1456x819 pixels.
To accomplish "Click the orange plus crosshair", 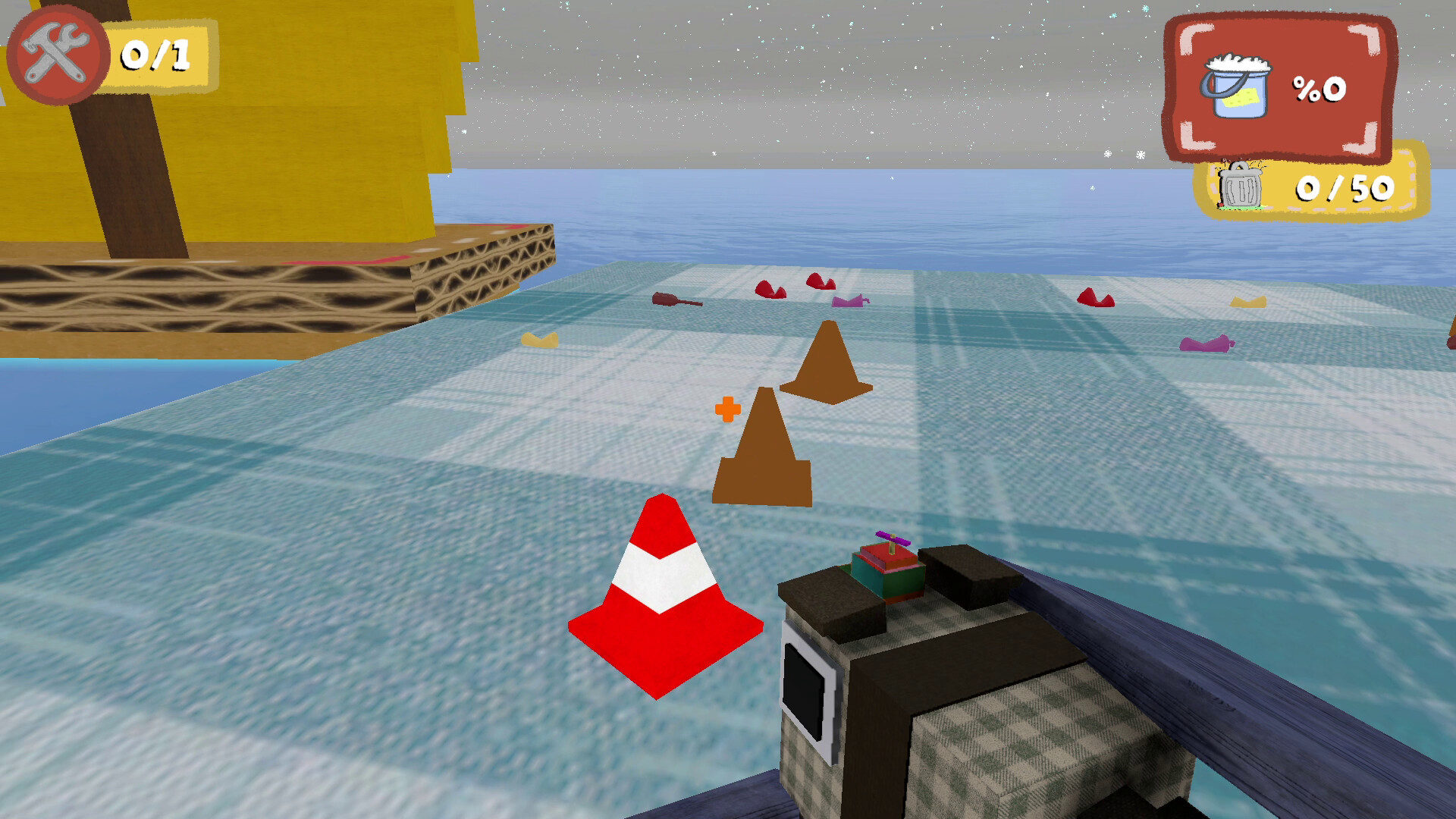I will (727, 410).
